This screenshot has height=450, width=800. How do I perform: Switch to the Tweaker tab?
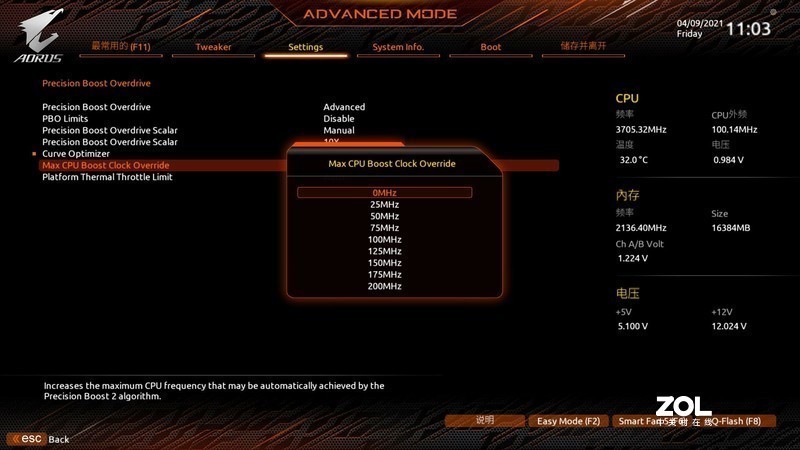click(x=213, y=47)
